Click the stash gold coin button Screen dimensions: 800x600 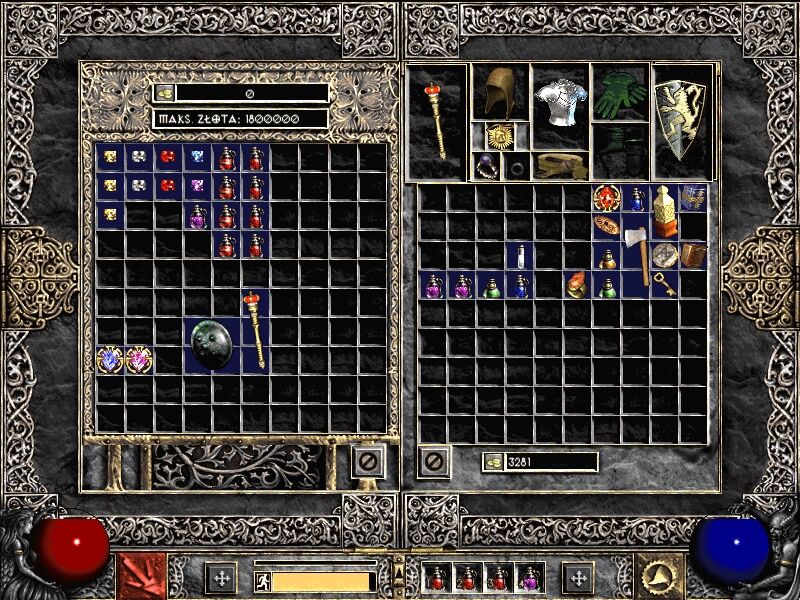[166, 93]
